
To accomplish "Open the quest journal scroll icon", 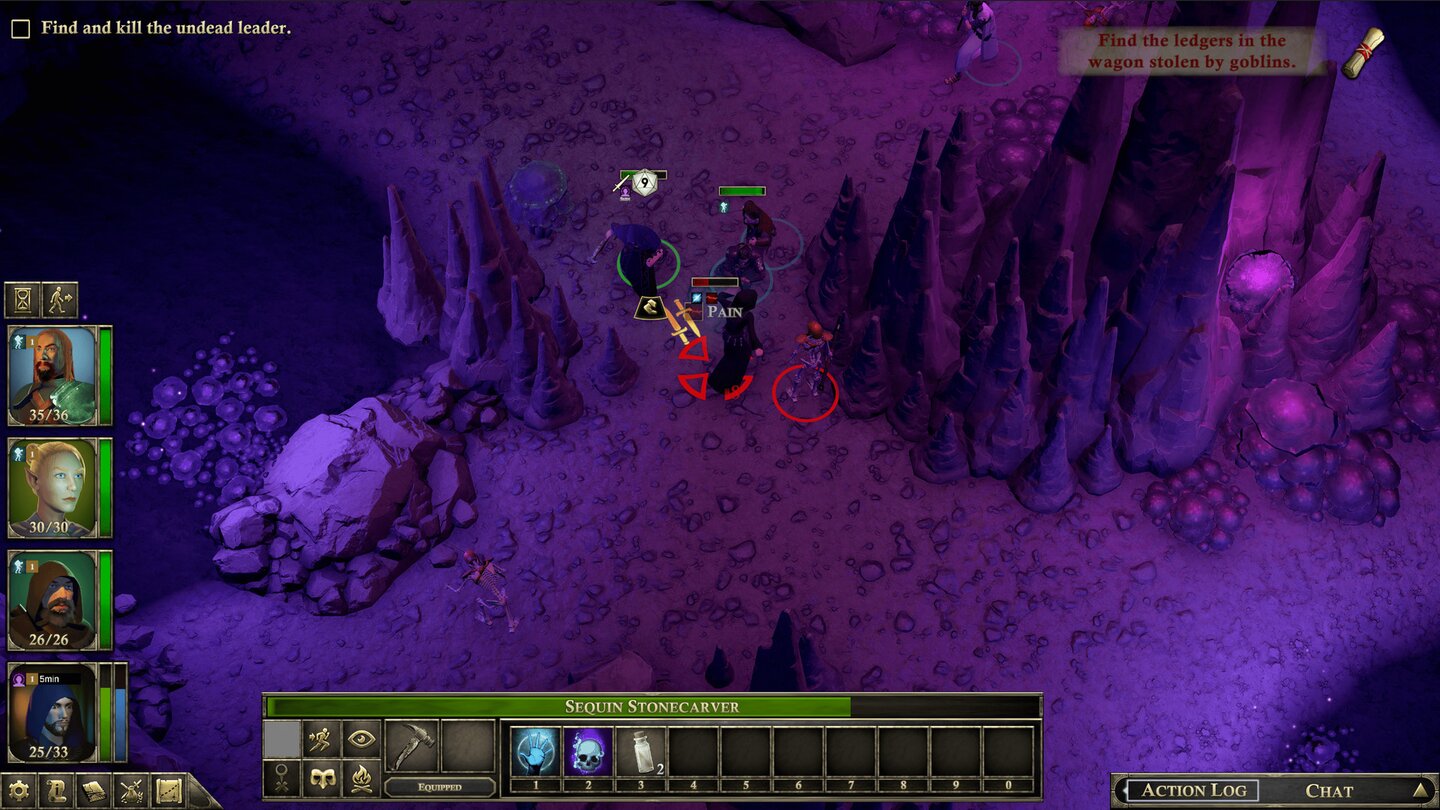I will [56, 789].
